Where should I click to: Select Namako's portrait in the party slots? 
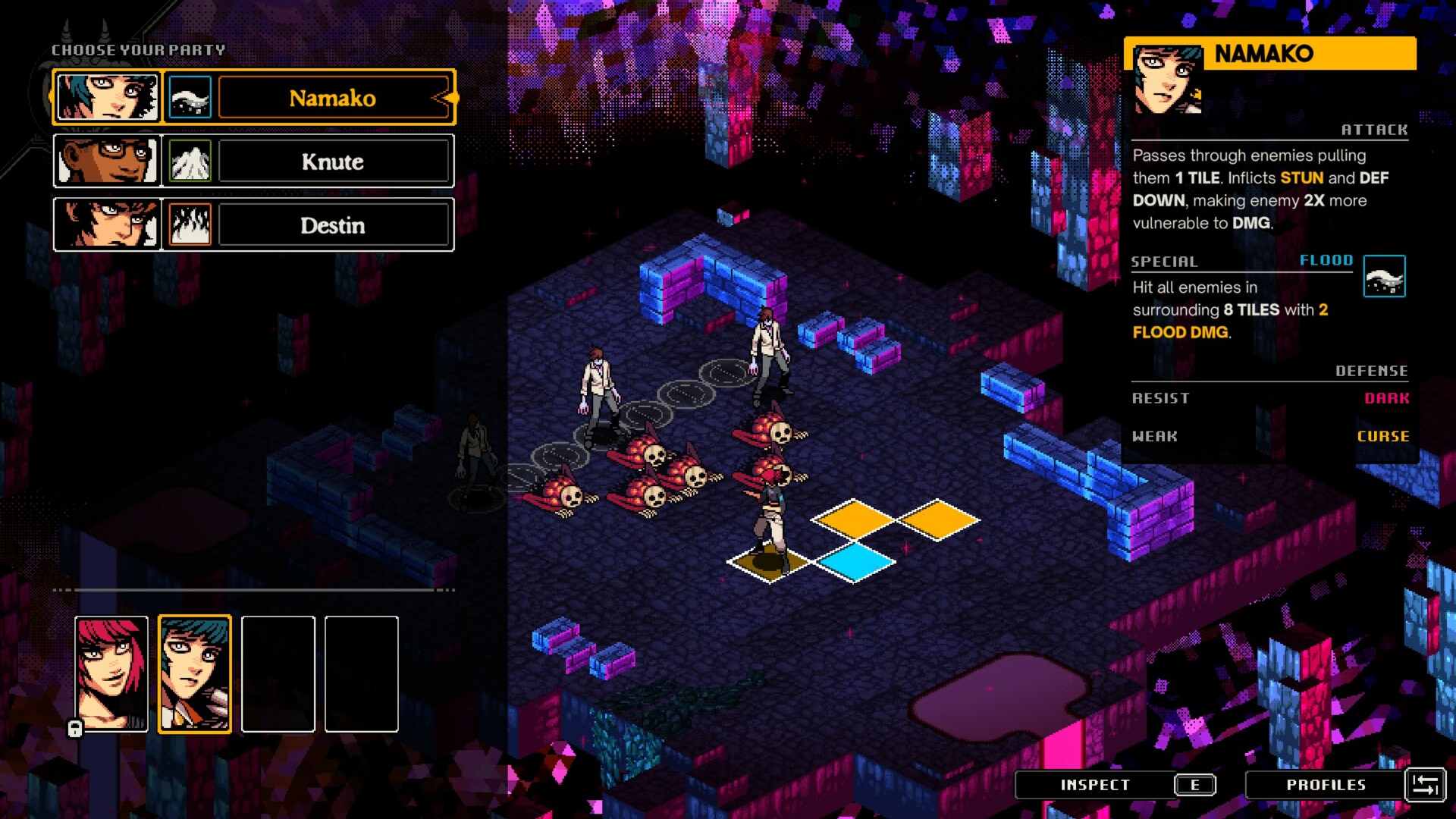(x=194, y=673)
